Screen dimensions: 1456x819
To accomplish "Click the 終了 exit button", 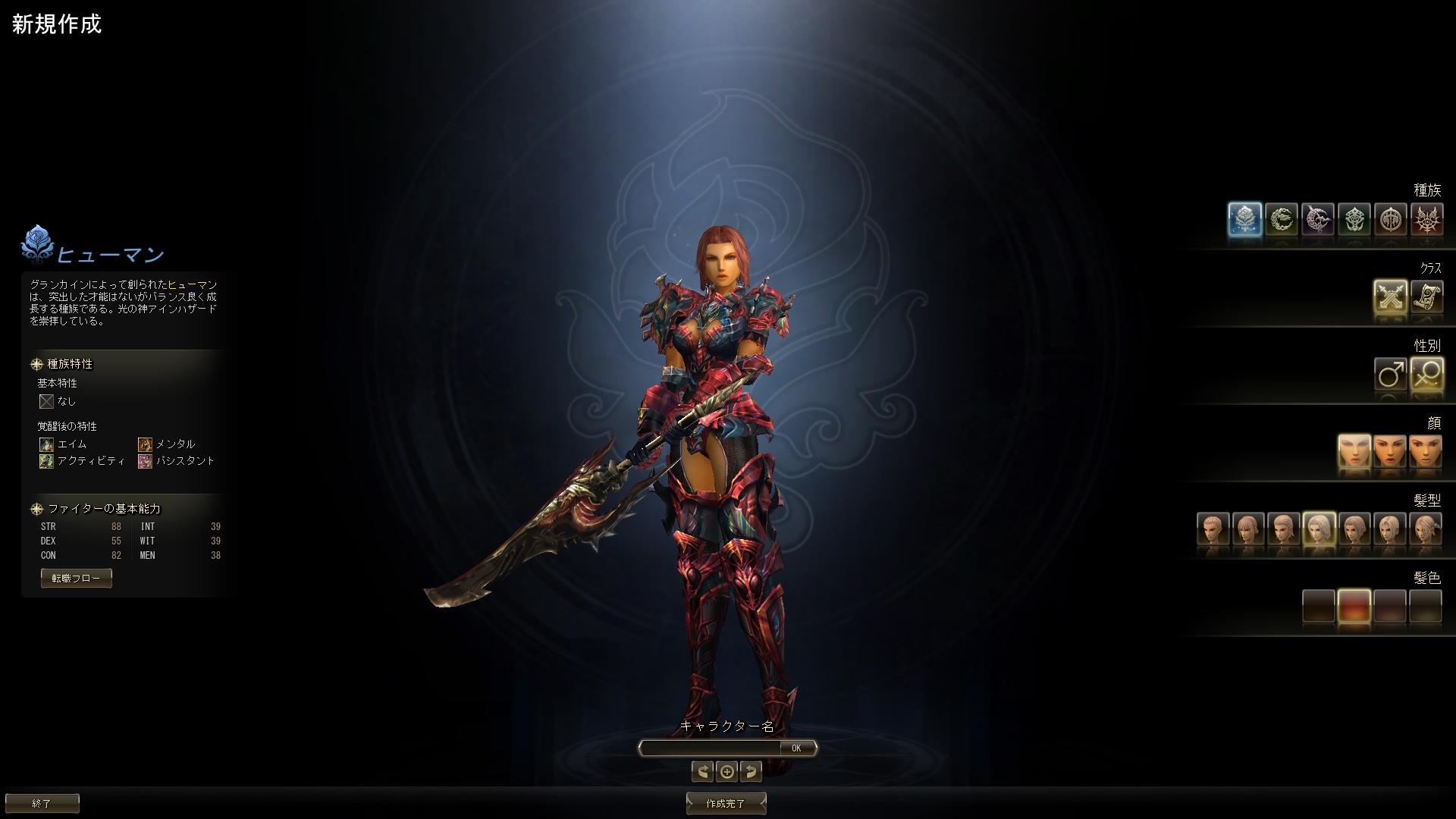I will click(x=42, y=803).
